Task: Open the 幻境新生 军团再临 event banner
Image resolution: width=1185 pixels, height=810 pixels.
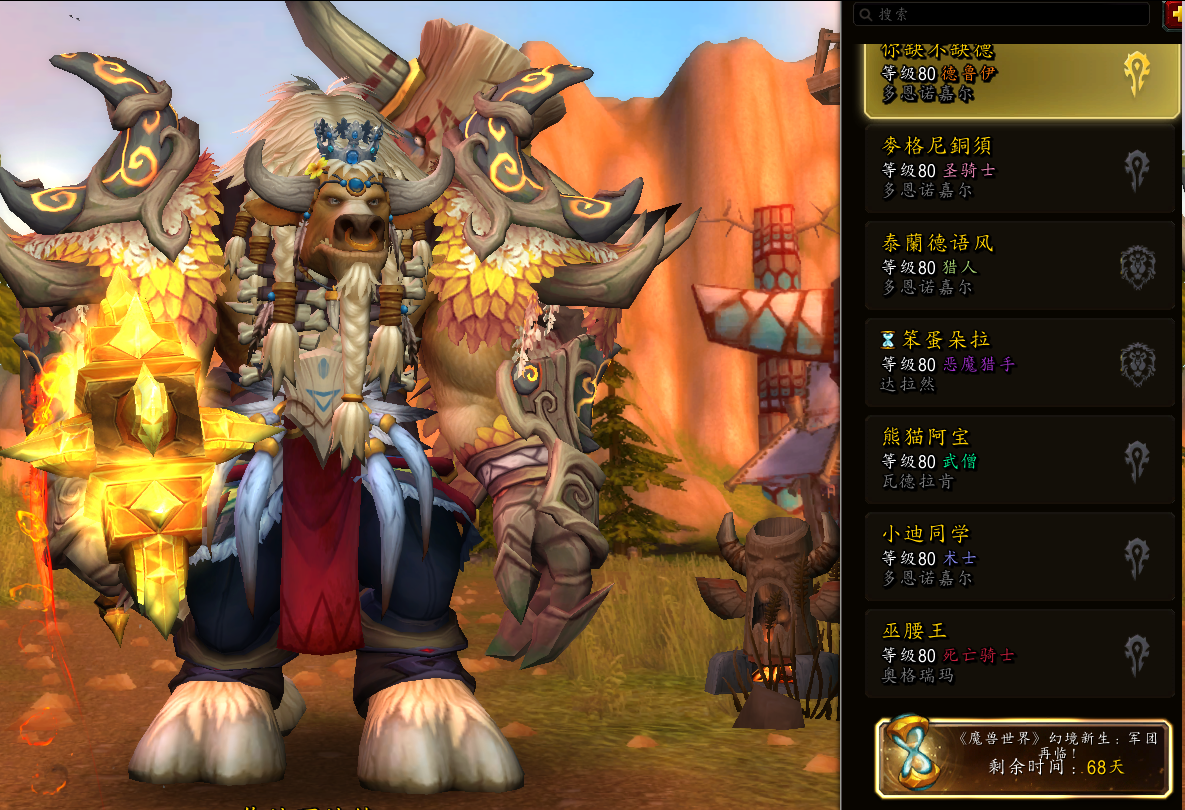Action: tap(1024, 757)
